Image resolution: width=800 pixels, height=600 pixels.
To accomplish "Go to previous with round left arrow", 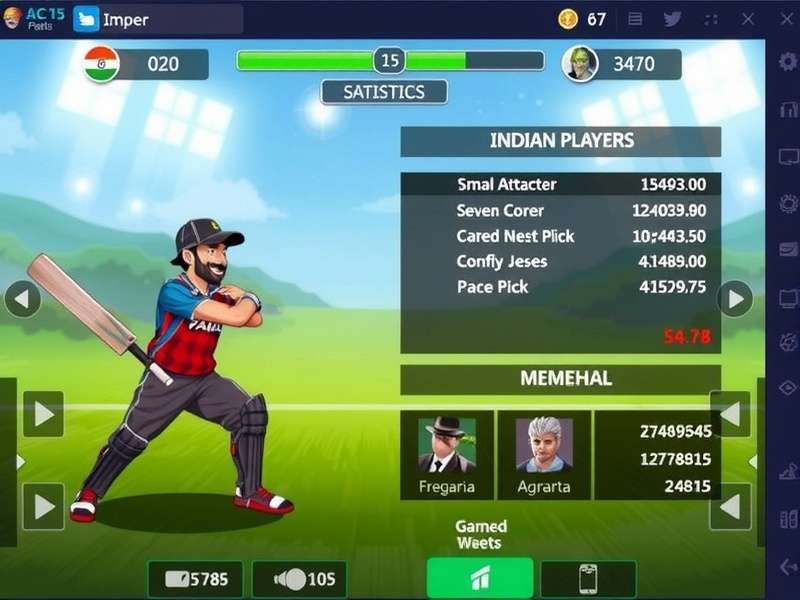I will point(22,298).
